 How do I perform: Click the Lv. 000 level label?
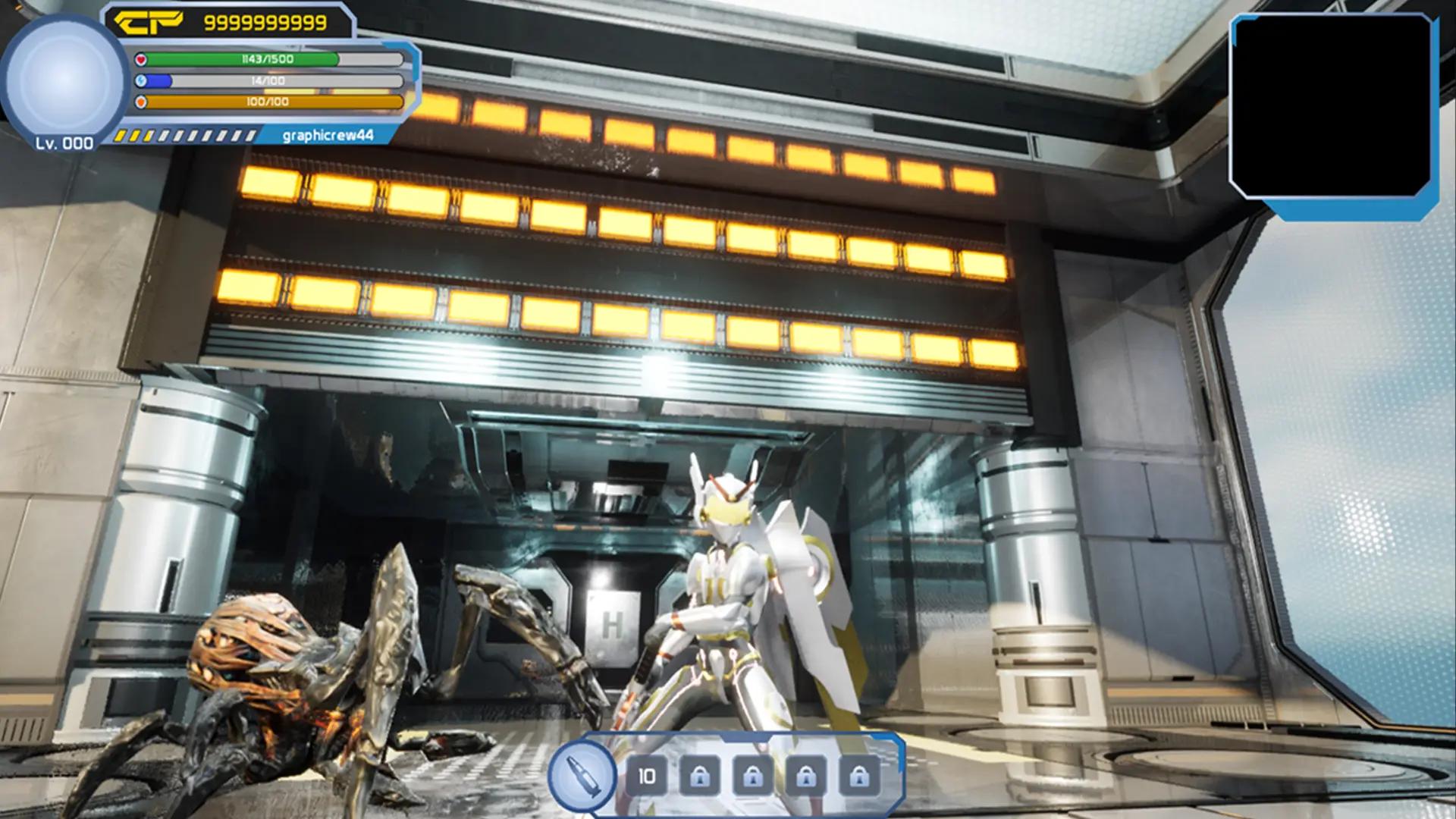pyautogui.click(x=64, y=143)
